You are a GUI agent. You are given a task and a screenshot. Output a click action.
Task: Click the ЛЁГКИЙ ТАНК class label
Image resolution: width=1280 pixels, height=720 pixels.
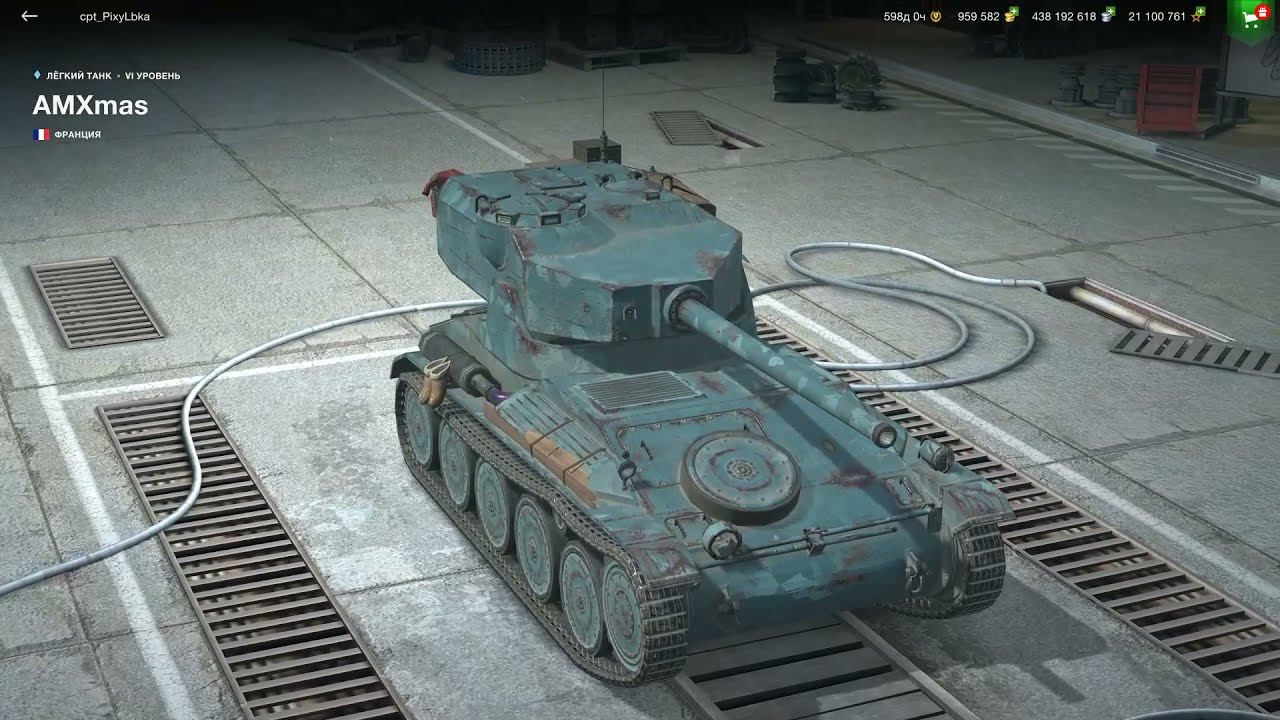click(x=80, y=73)
